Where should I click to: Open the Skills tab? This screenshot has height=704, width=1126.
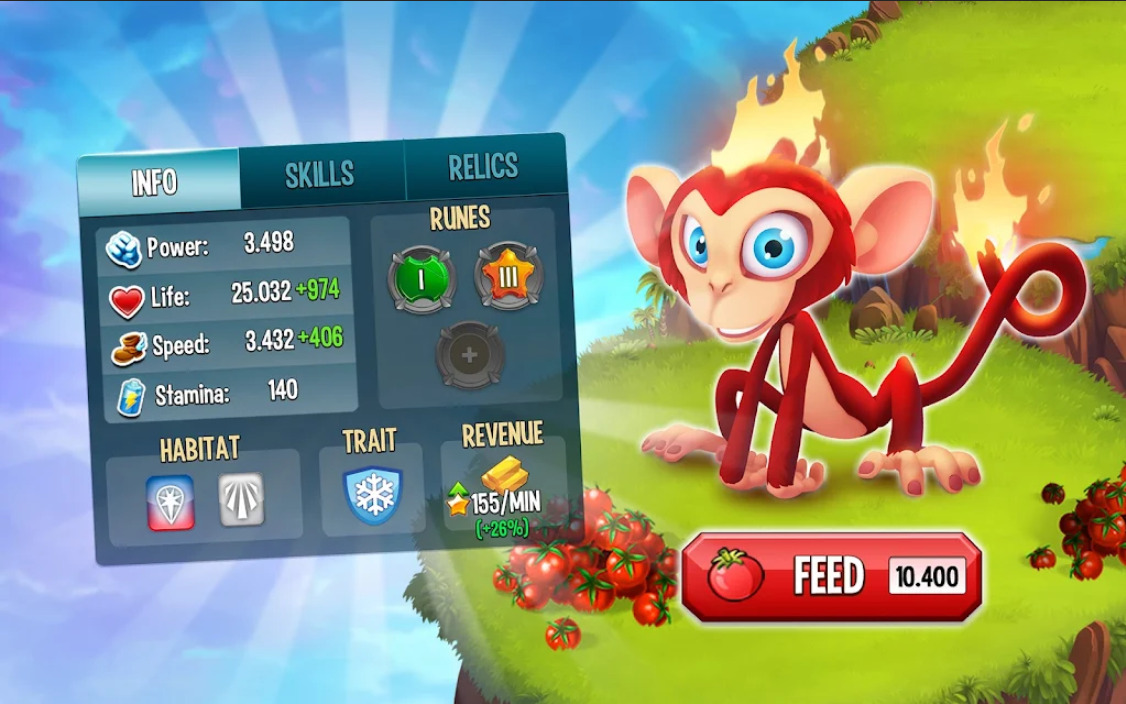point(320,174)
